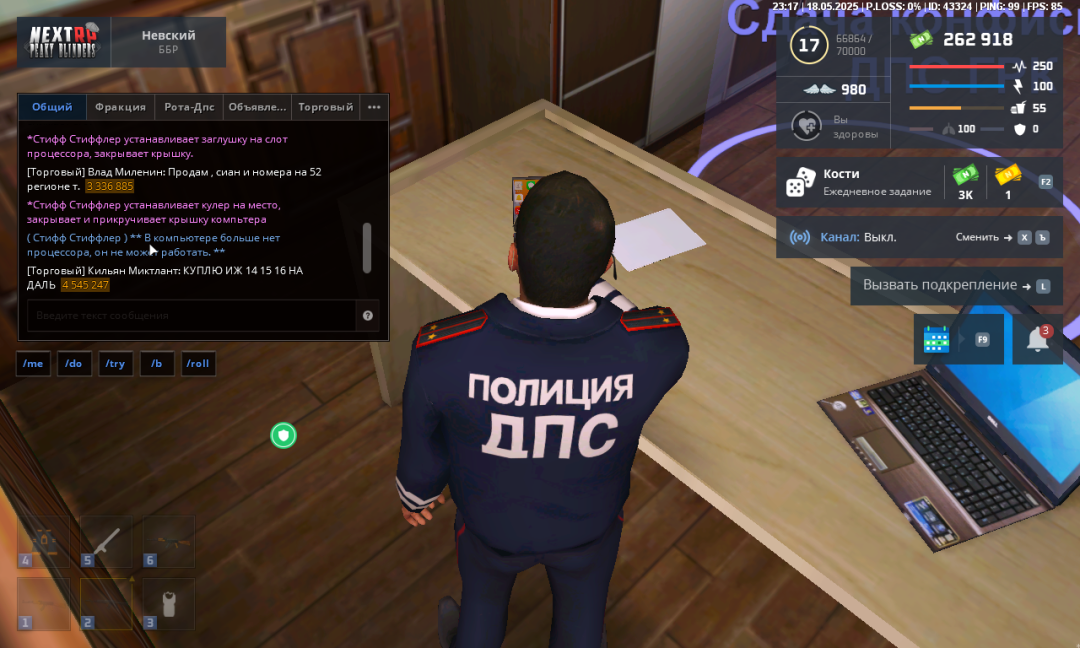Image resolution: width=1080 pixels, height=648 pixels.
Task: Insert the /do chat command
Action: [74, 364]
